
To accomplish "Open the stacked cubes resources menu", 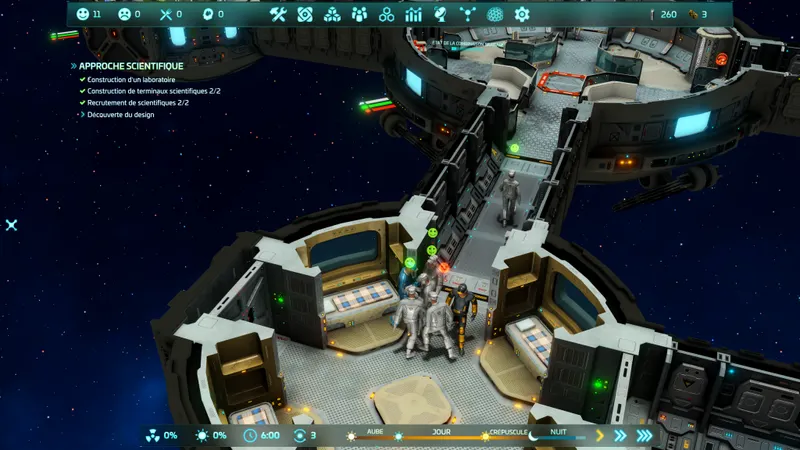I will (x=332, y=14).
